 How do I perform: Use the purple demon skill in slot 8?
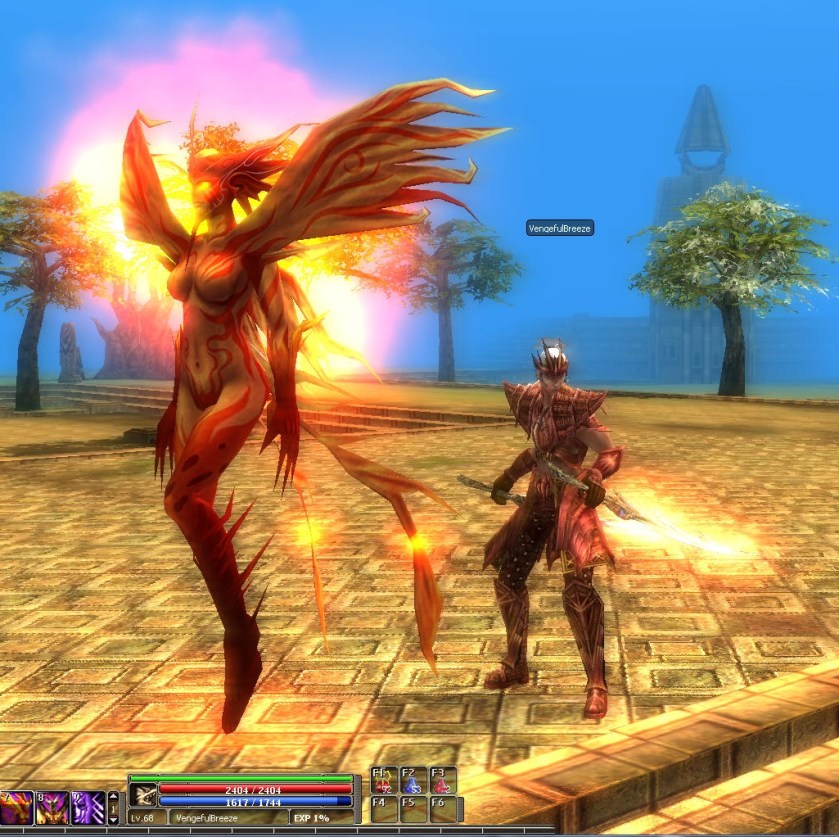[52, 807]
